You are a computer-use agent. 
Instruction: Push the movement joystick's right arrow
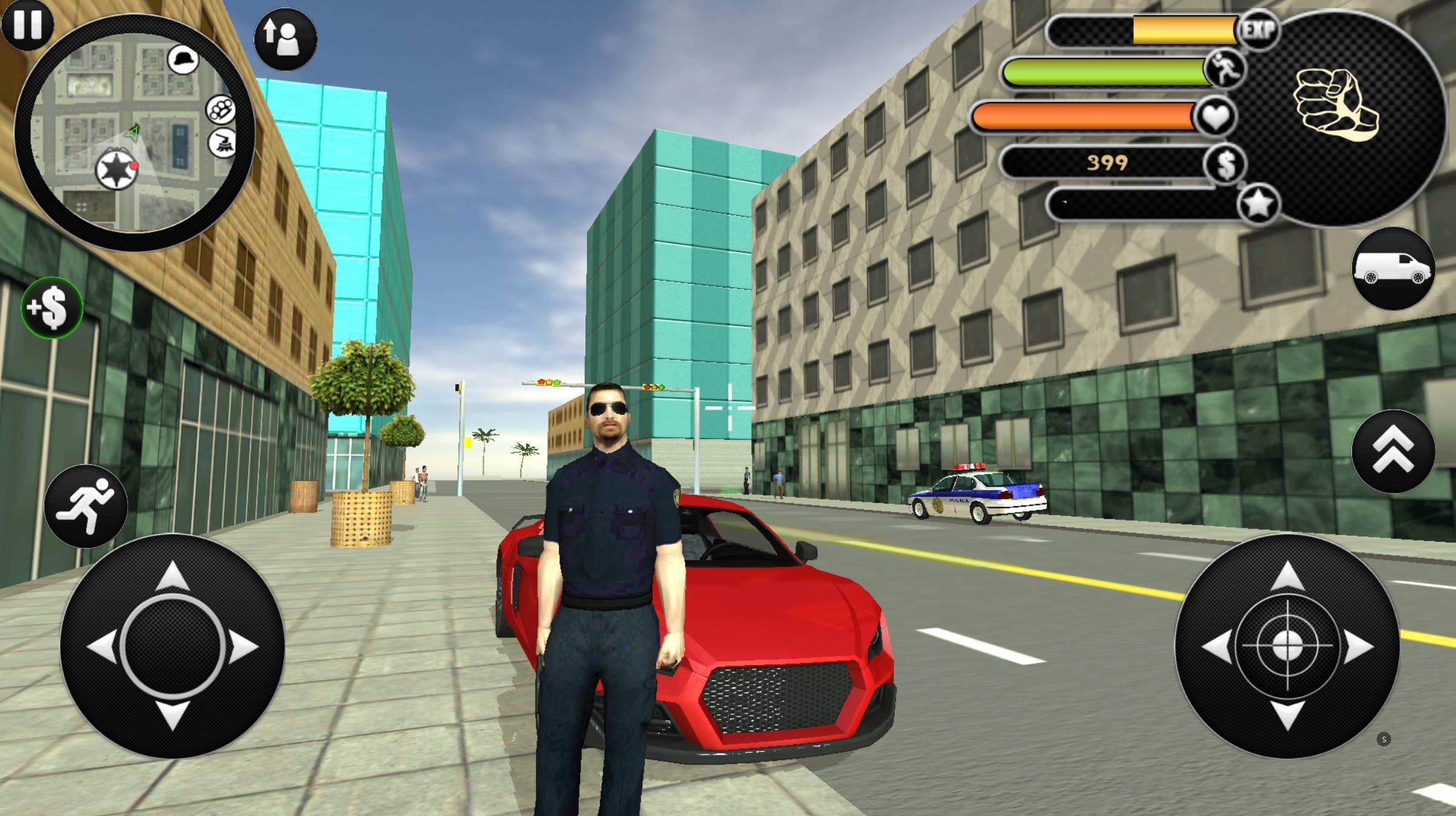coord(243,646)
